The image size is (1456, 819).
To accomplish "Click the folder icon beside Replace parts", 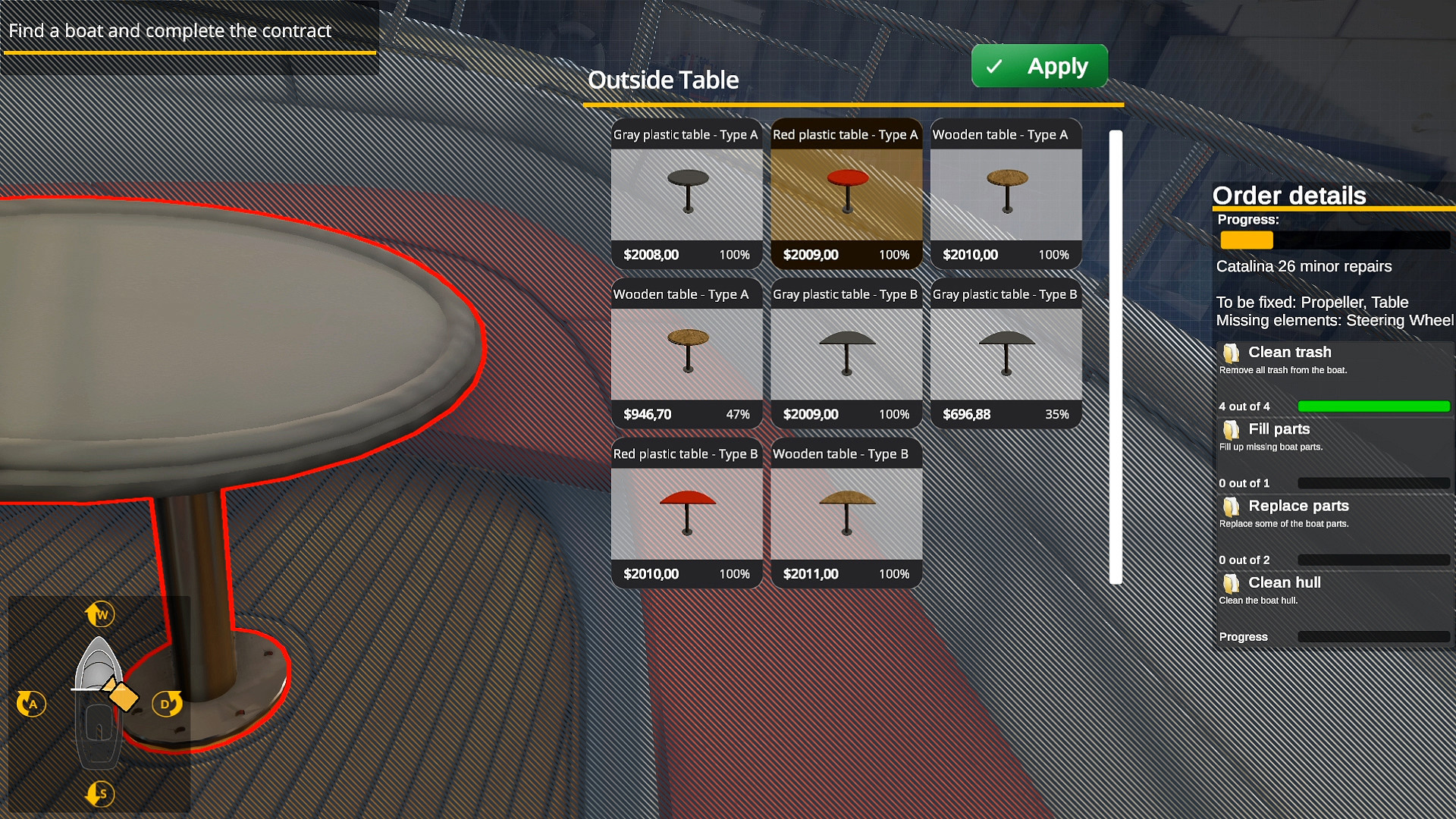I will 1232,507.
